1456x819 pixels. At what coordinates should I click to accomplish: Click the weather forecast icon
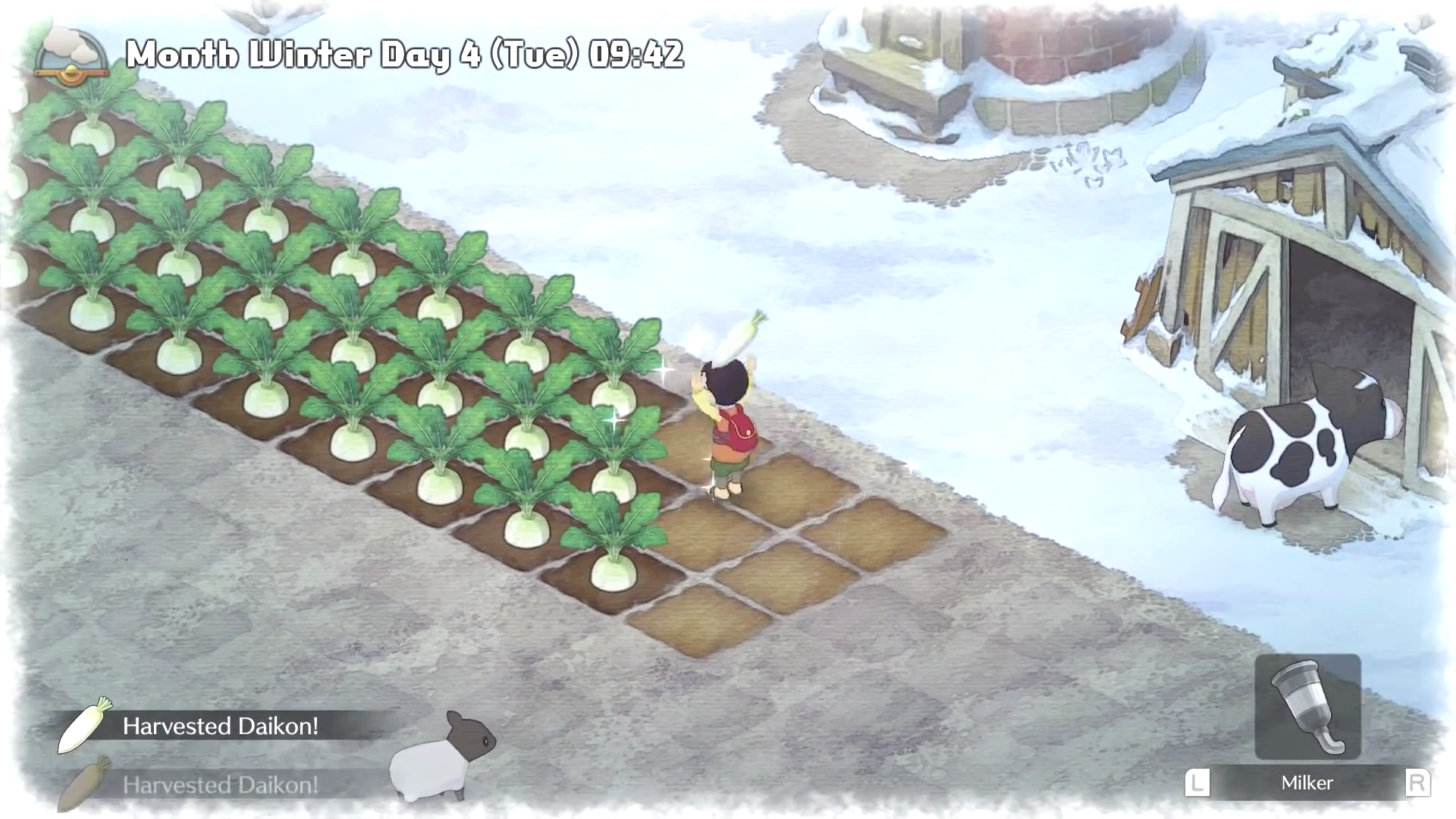tap(71, 55)
